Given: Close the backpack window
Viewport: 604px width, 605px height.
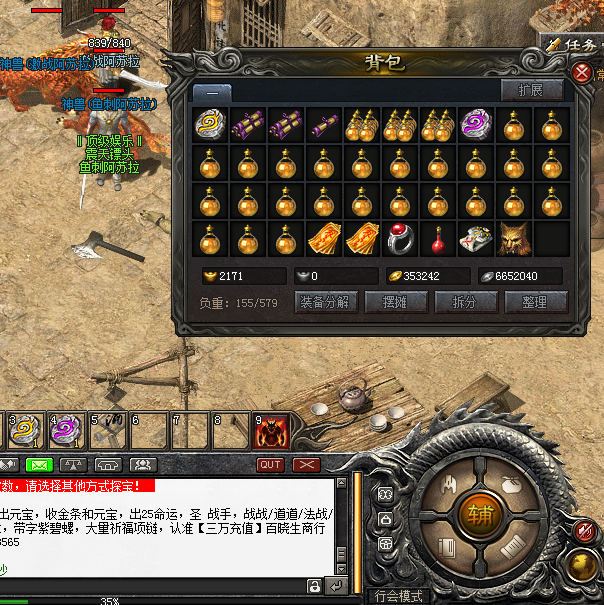Looking at the screenshot, I should tap(582, 73).
